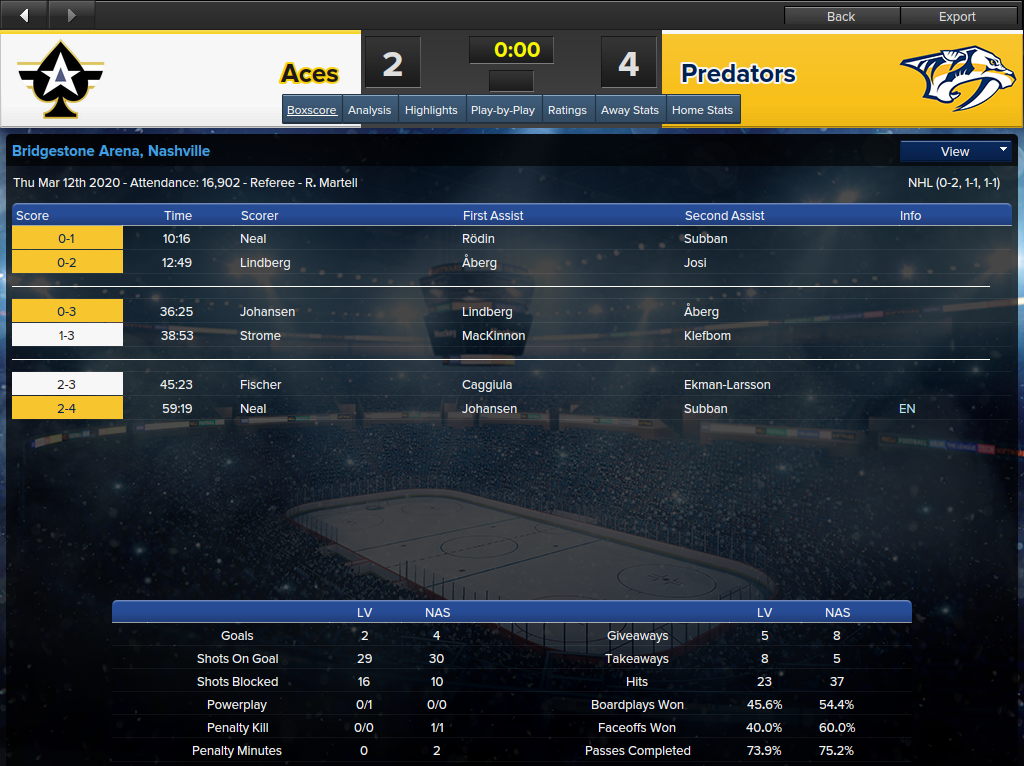Go to the previous screen with the left arrow
This screenshot has width=1024, height=766.
(x=24, y=15)
